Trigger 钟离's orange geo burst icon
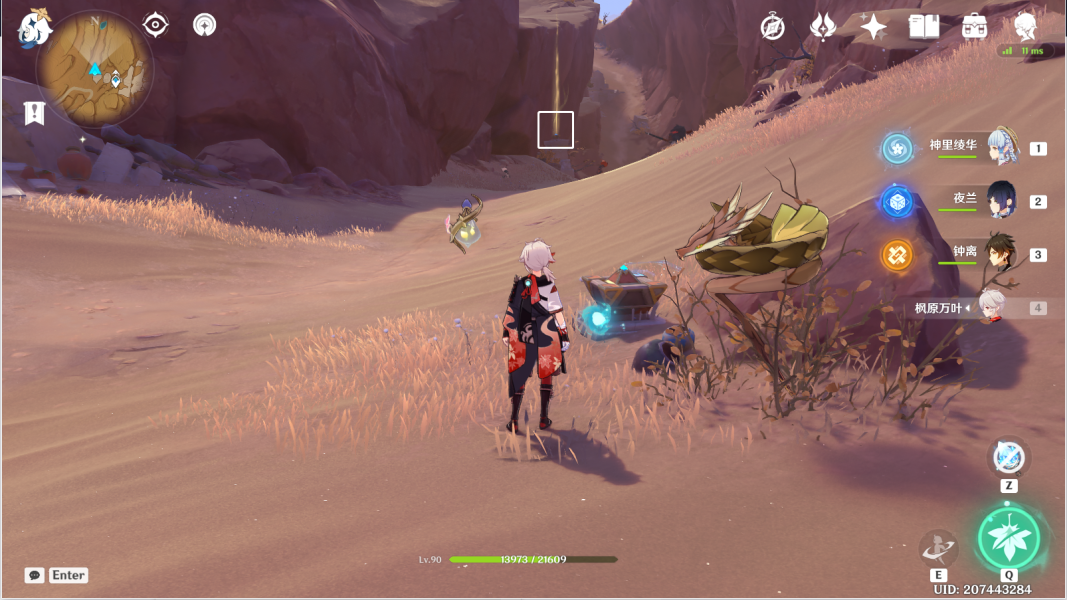The height and width of the screenshot is (600, 1067). (x=897, y=255)
